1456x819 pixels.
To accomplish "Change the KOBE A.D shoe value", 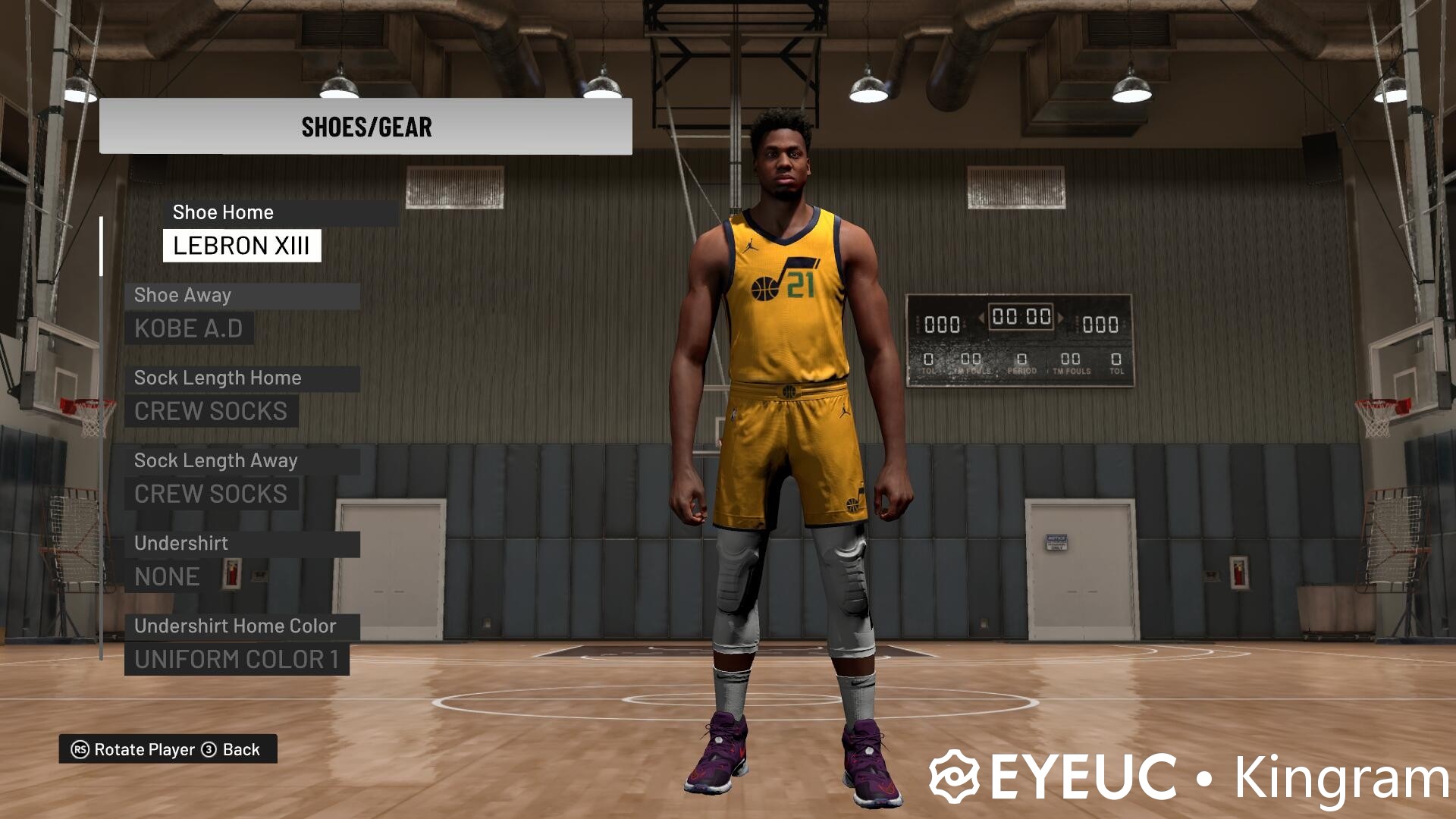I will (x=189, y=329).
